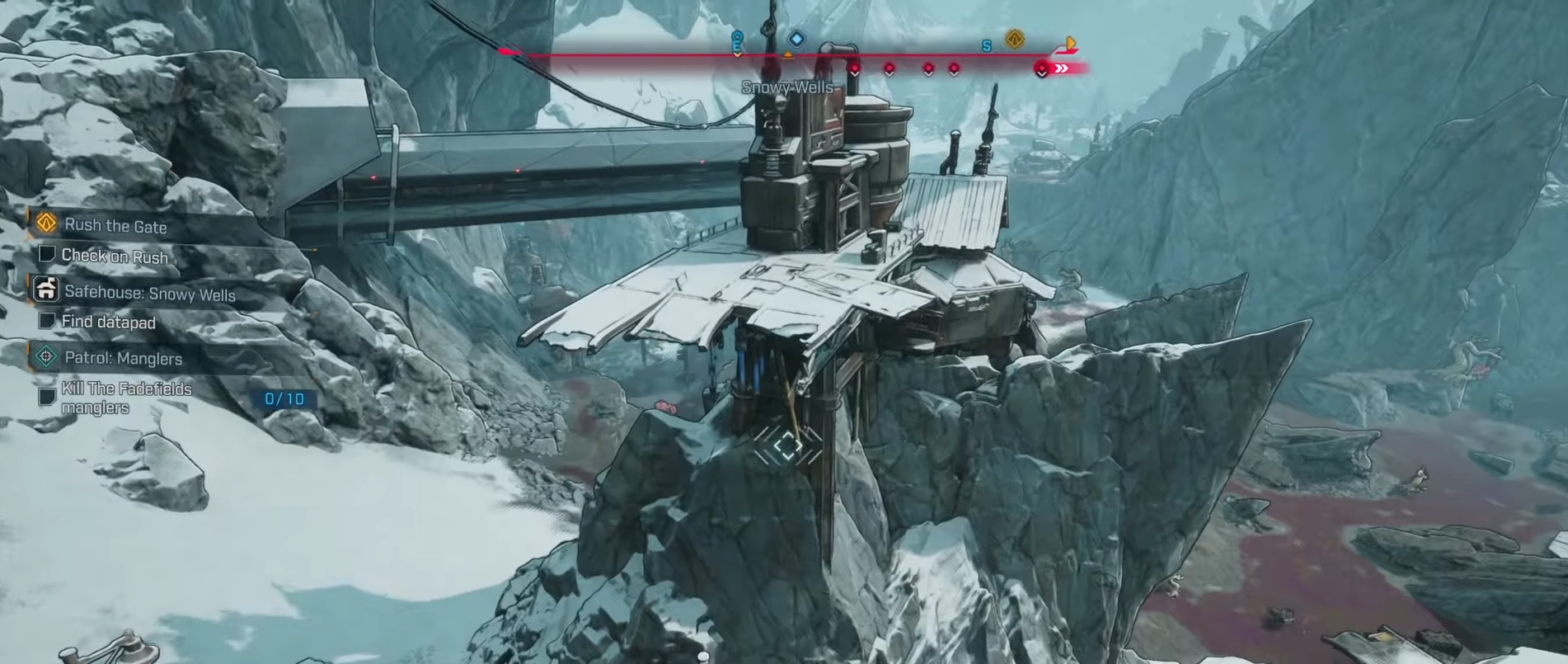Click the South letter on the compass
This screenshot has width=1568, height=664.
click(986, 46)
